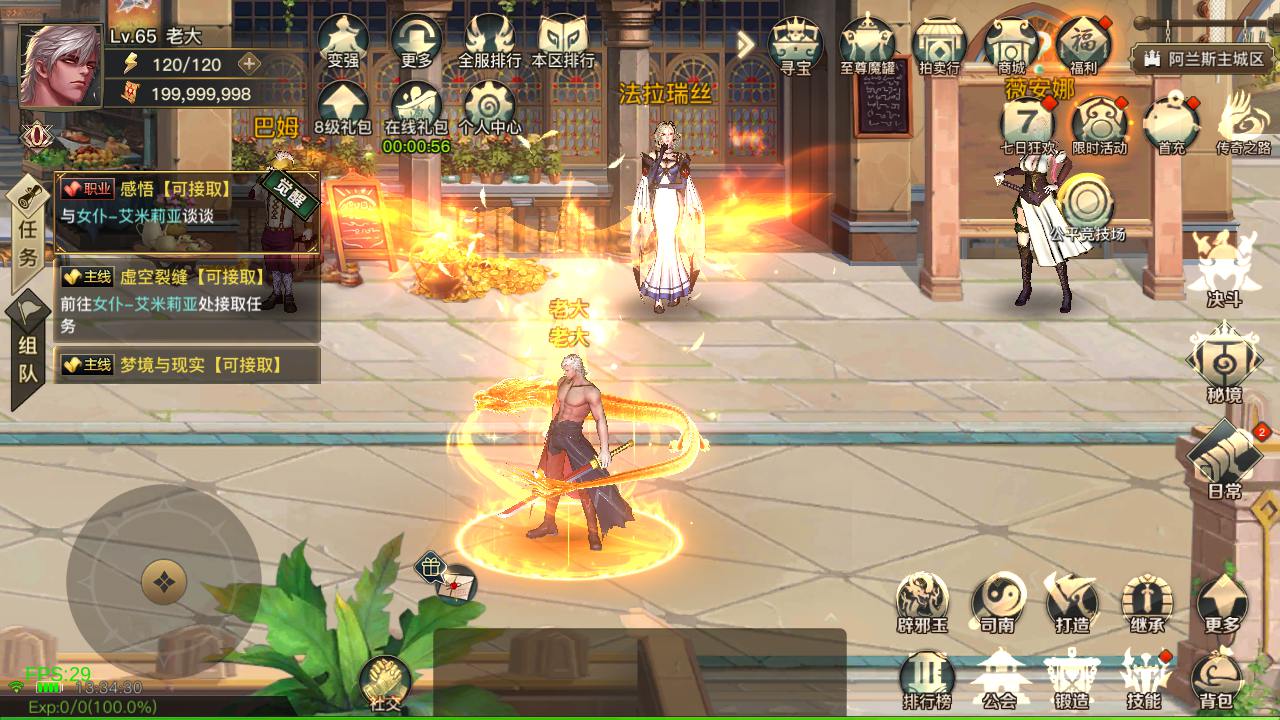Screen dimensions: 1280x720
Task: Open the 寻宝 treasure hunt
Action: pyautogui.click(x=795, y=45)
